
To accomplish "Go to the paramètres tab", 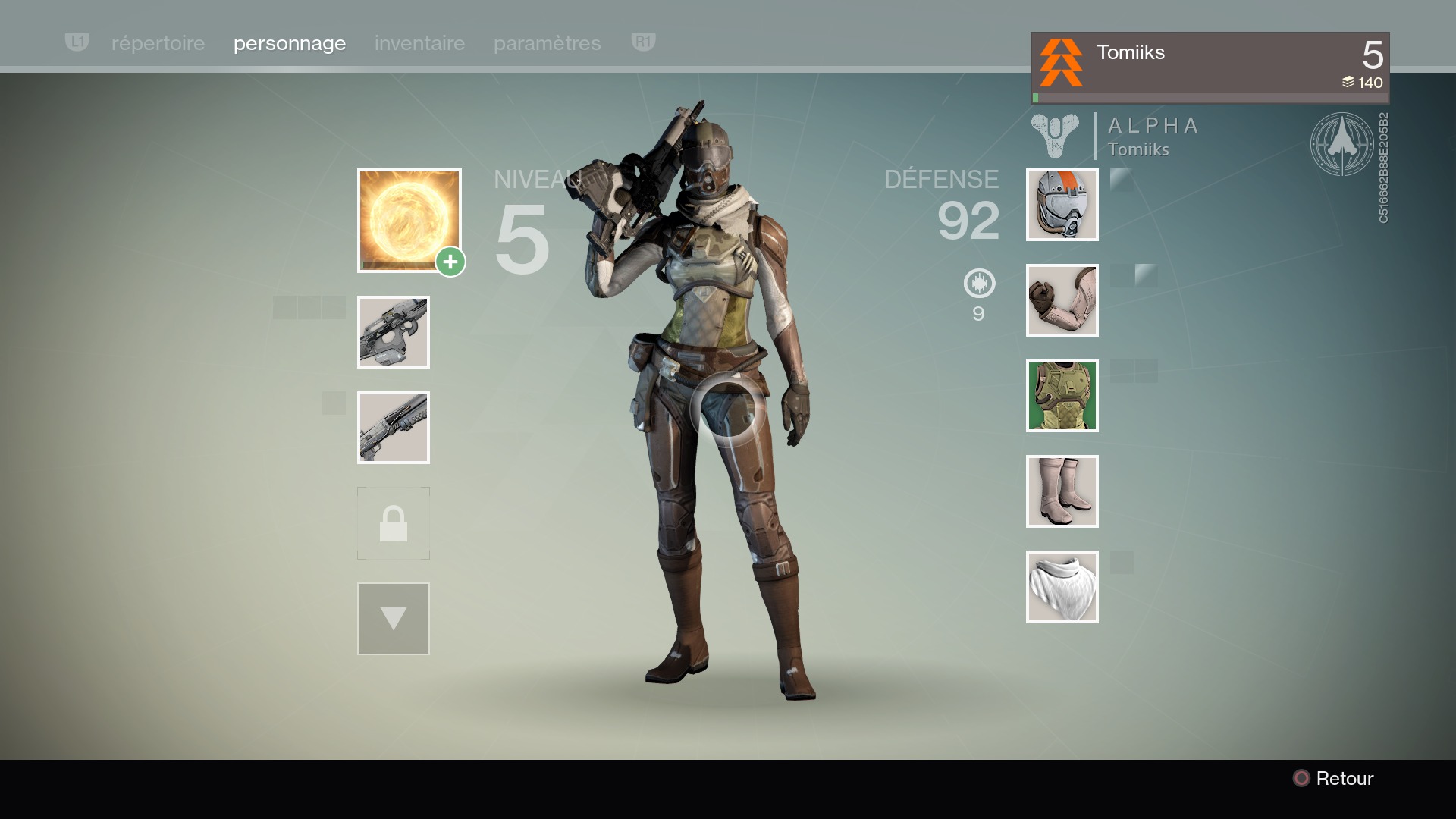I will [x=547, y=43].
